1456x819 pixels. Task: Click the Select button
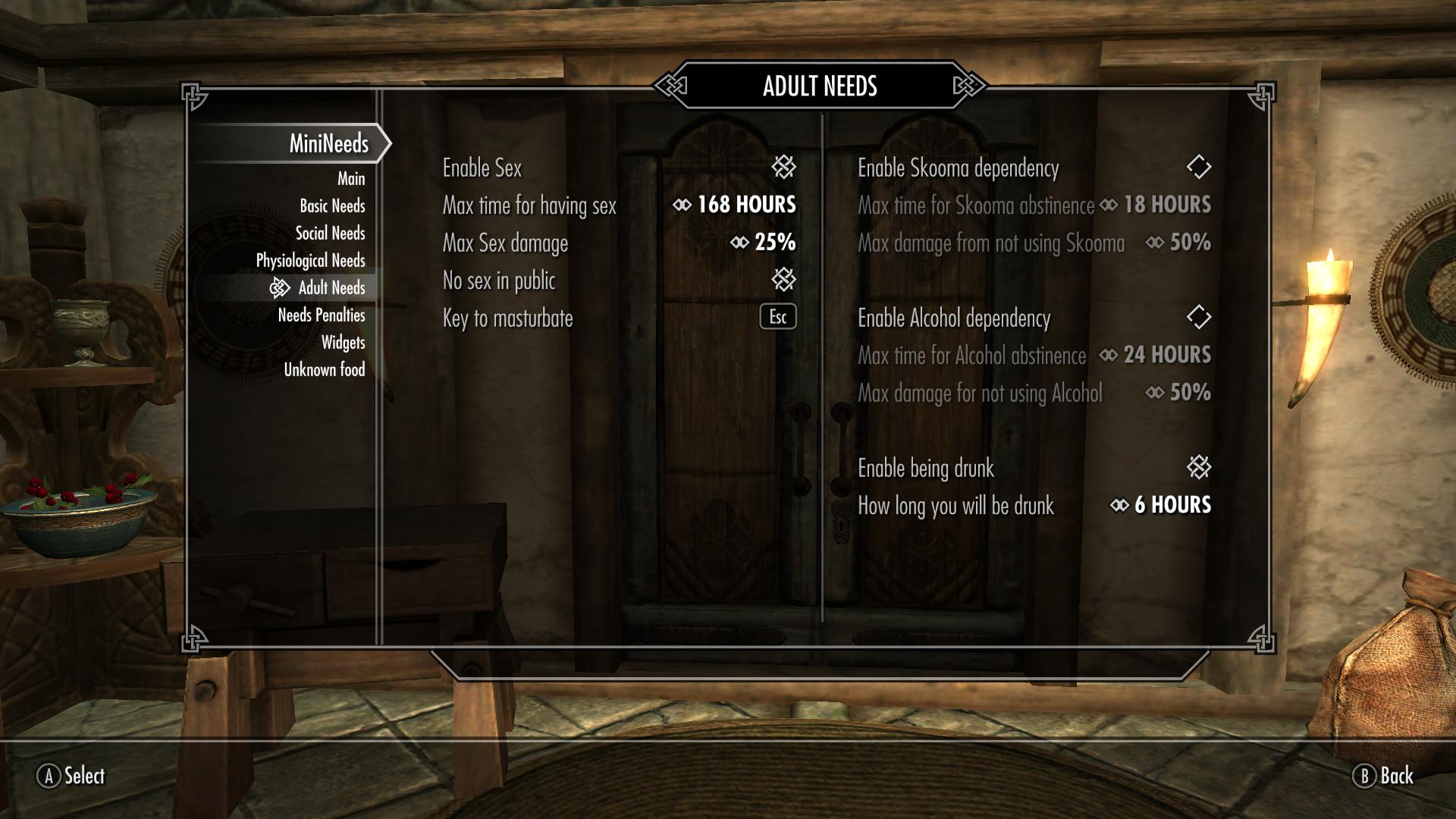pyautogui.click(x=71, y=776)
